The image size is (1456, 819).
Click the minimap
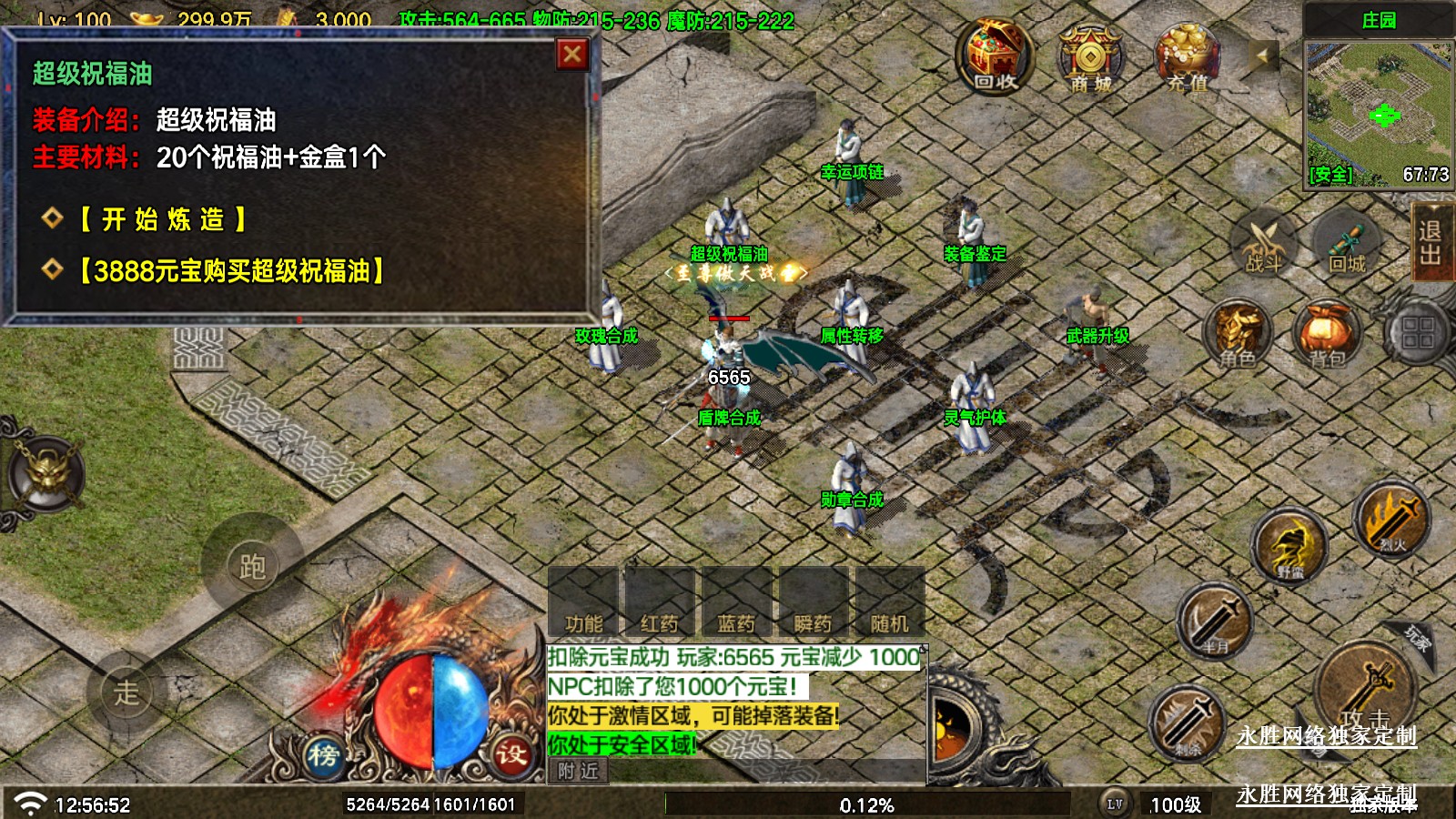[x=1378, y=113]
